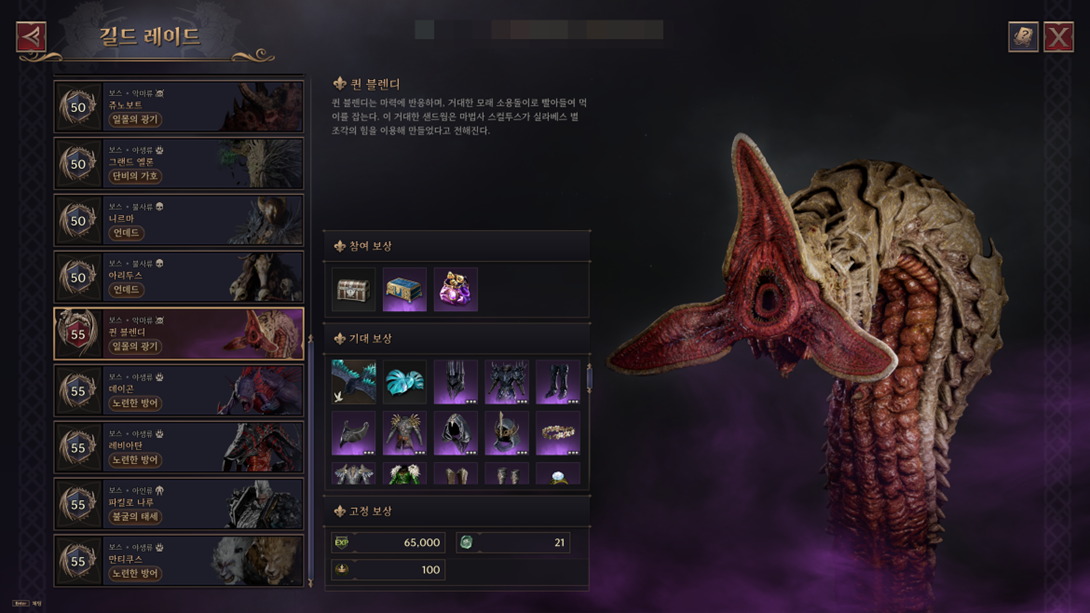Viewport: 1090px width, 613px height.
Task: Select the 레비아탄 boss row
Action: coord(179,447)
